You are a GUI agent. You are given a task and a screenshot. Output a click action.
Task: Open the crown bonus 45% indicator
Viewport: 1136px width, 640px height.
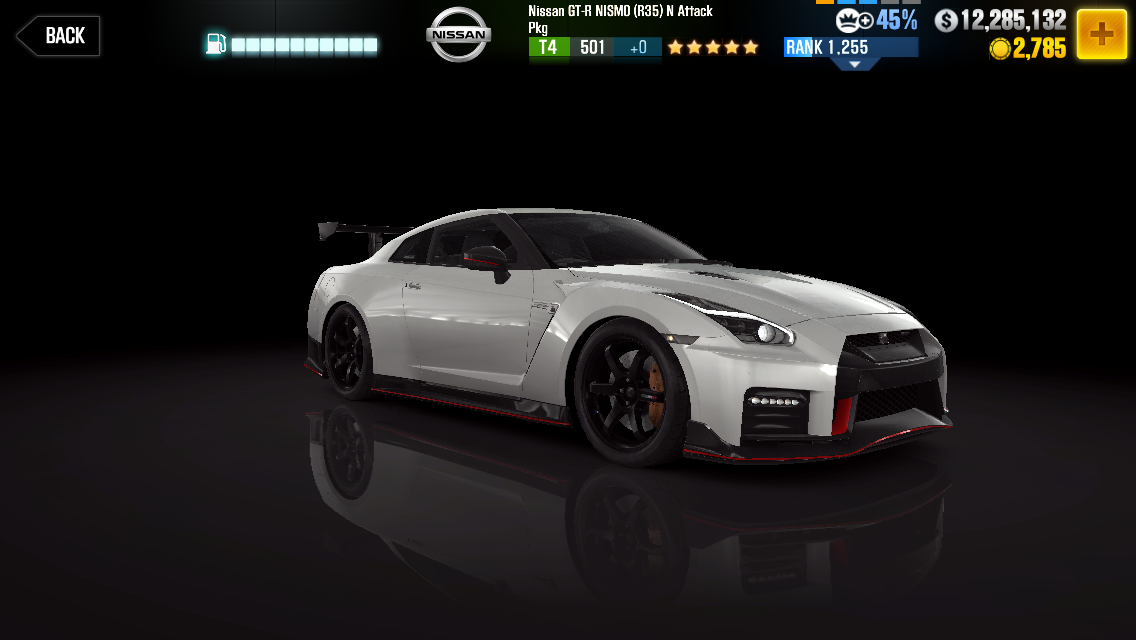876,20
